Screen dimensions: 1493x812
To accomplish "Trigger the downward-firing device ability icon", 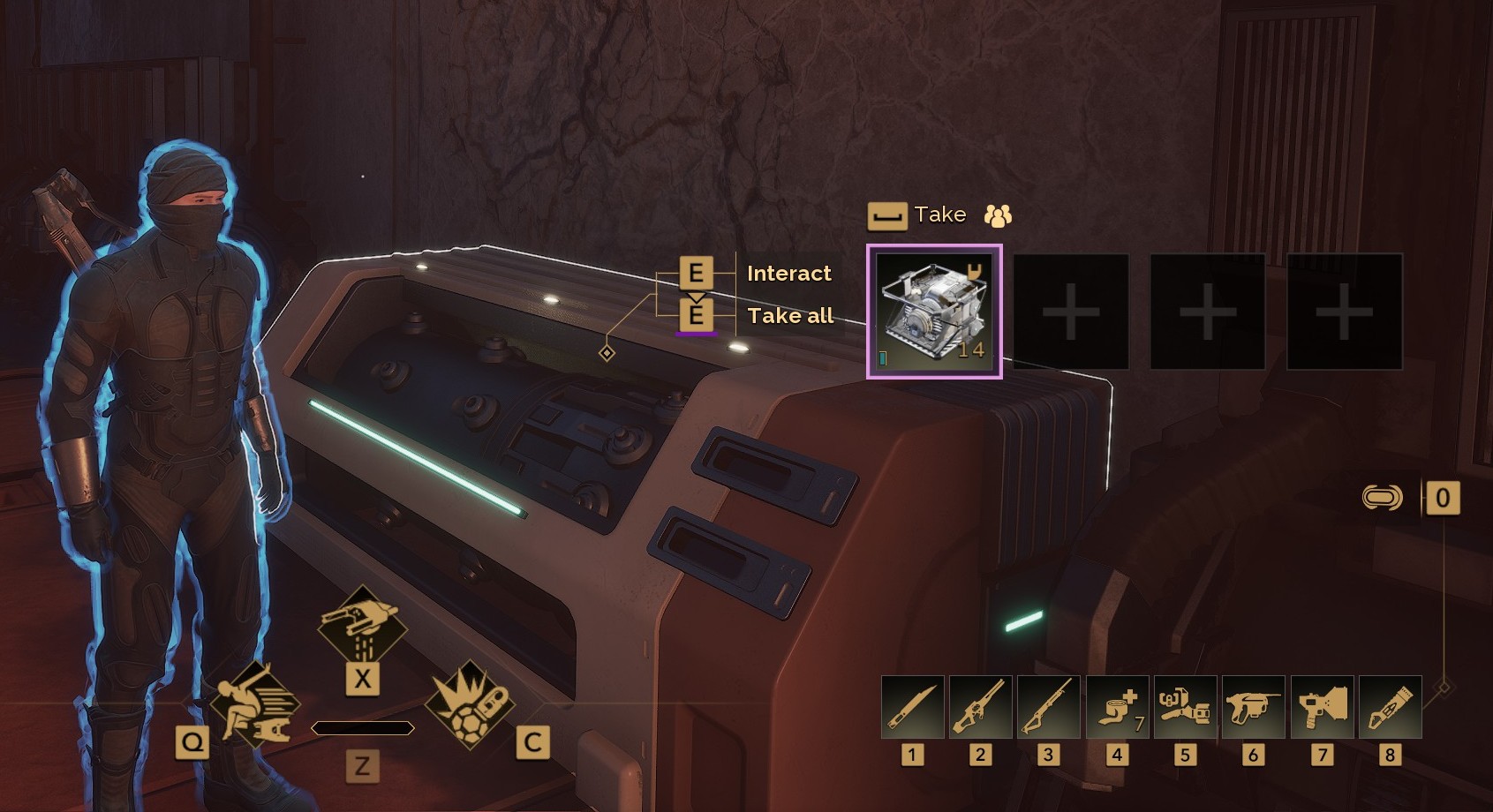I will (x=362, y=627).
